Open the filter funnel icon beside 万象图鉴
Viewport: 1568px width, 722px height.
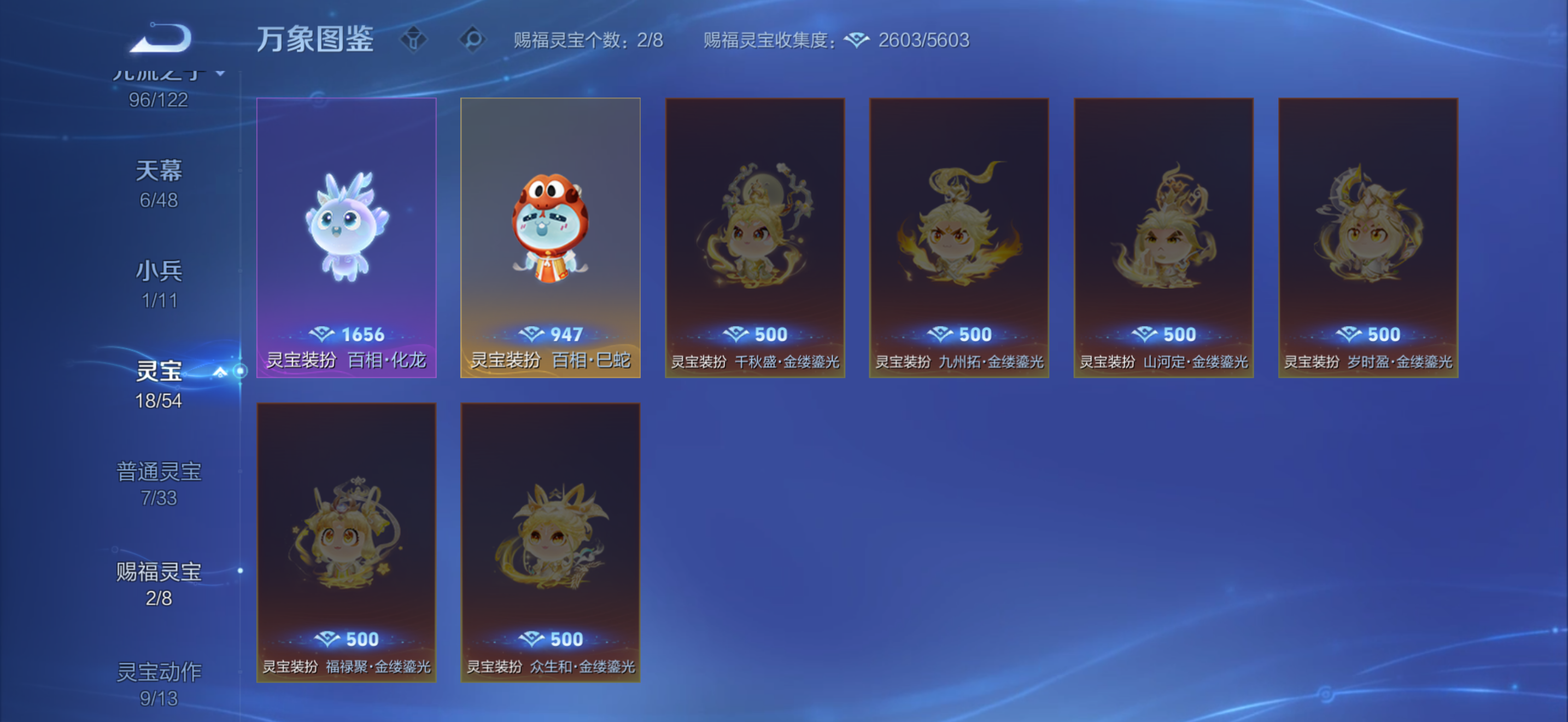[x=415, y=40]
